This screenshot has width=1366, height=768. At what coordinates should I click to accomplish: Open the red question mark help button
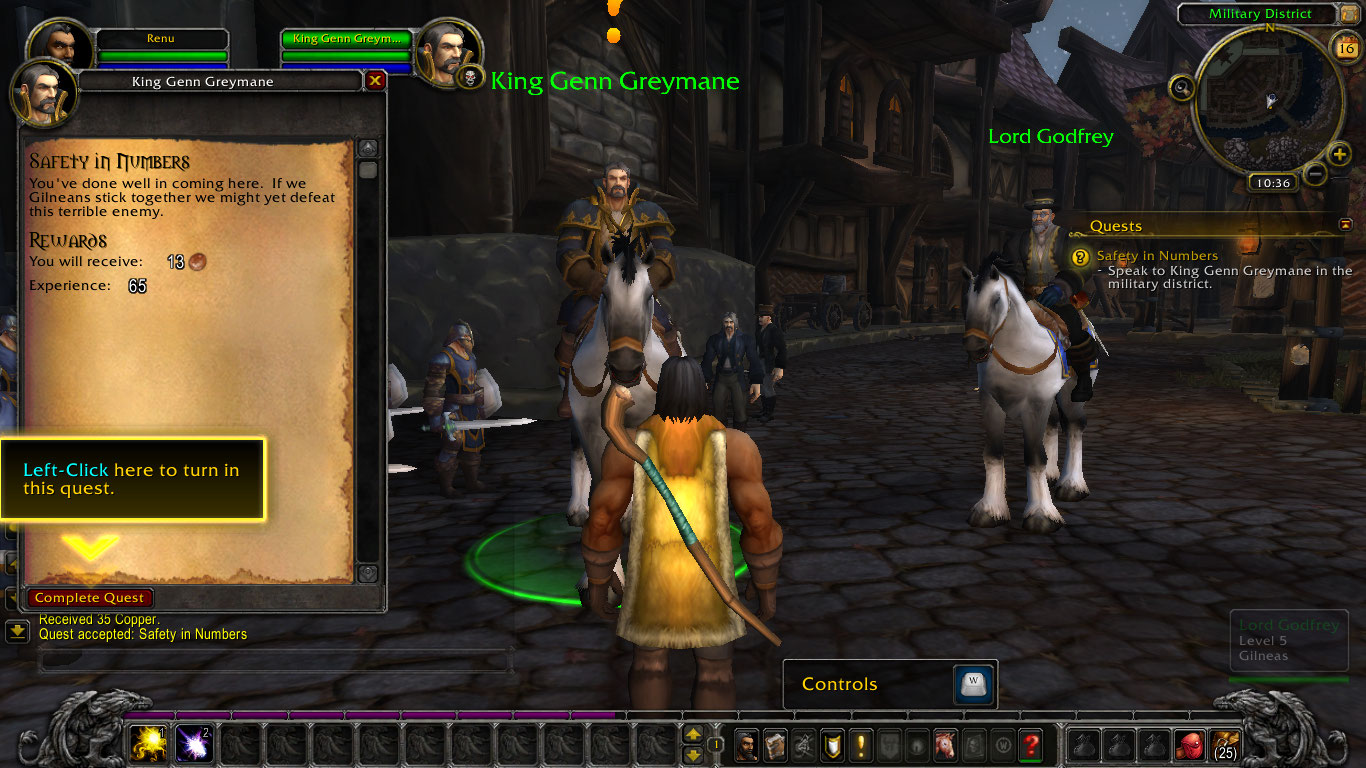click(1031, 744)
